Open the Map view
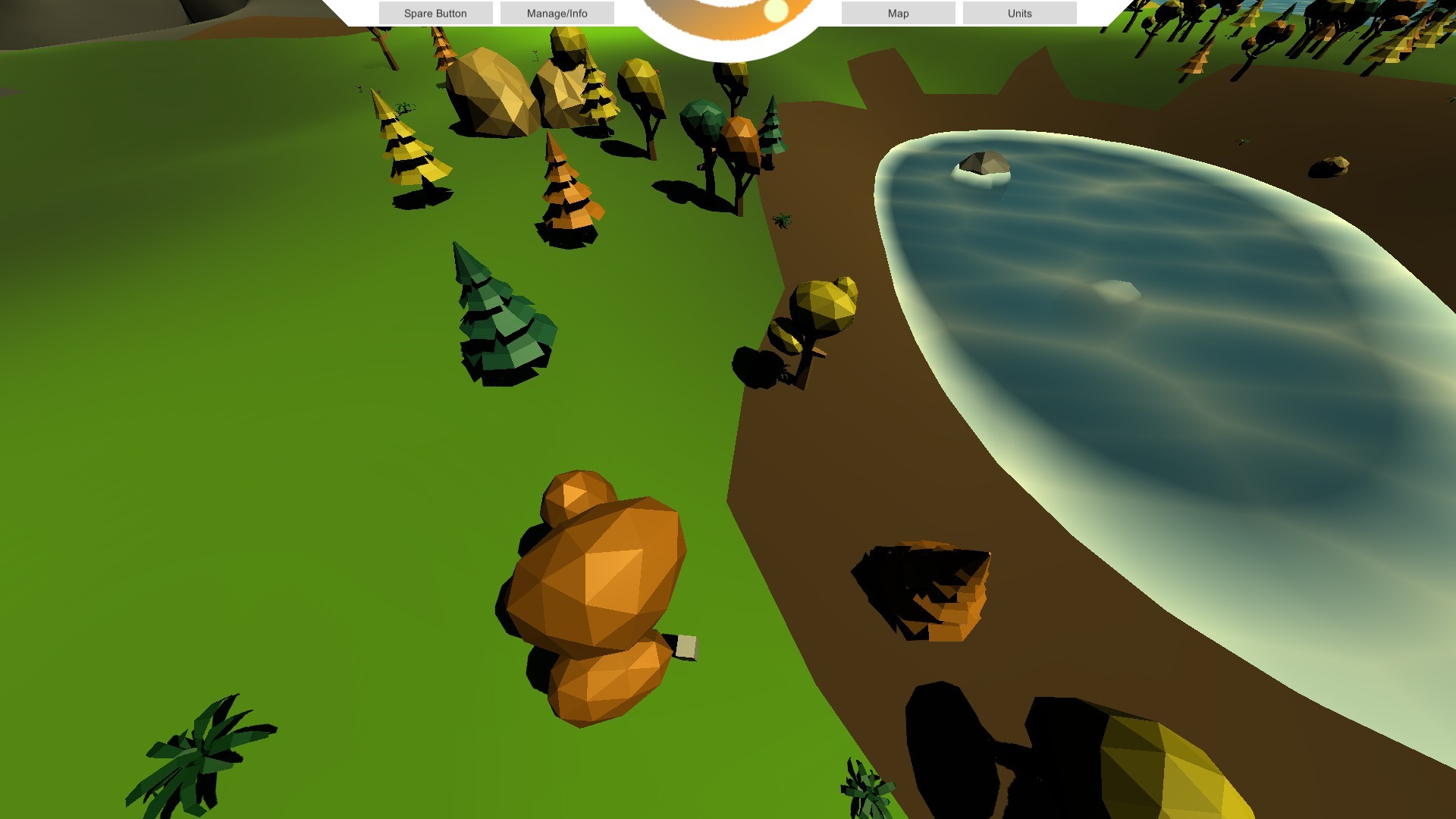 [898, 13]
